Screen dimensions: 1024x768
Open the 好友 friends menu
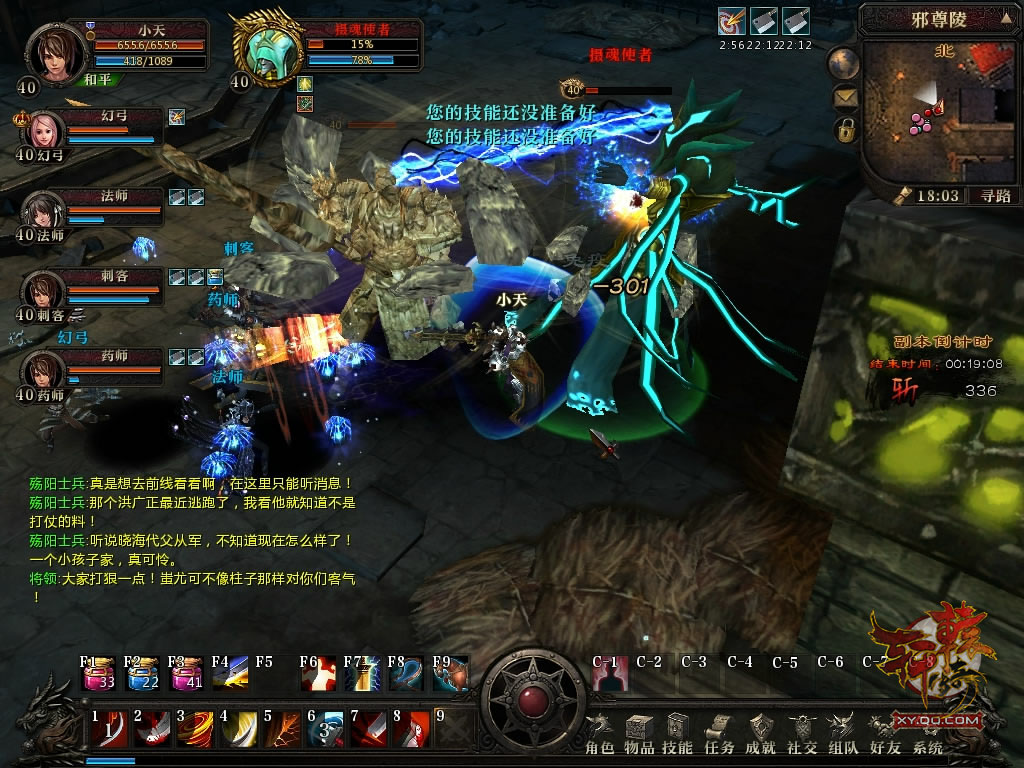[884, 735]
